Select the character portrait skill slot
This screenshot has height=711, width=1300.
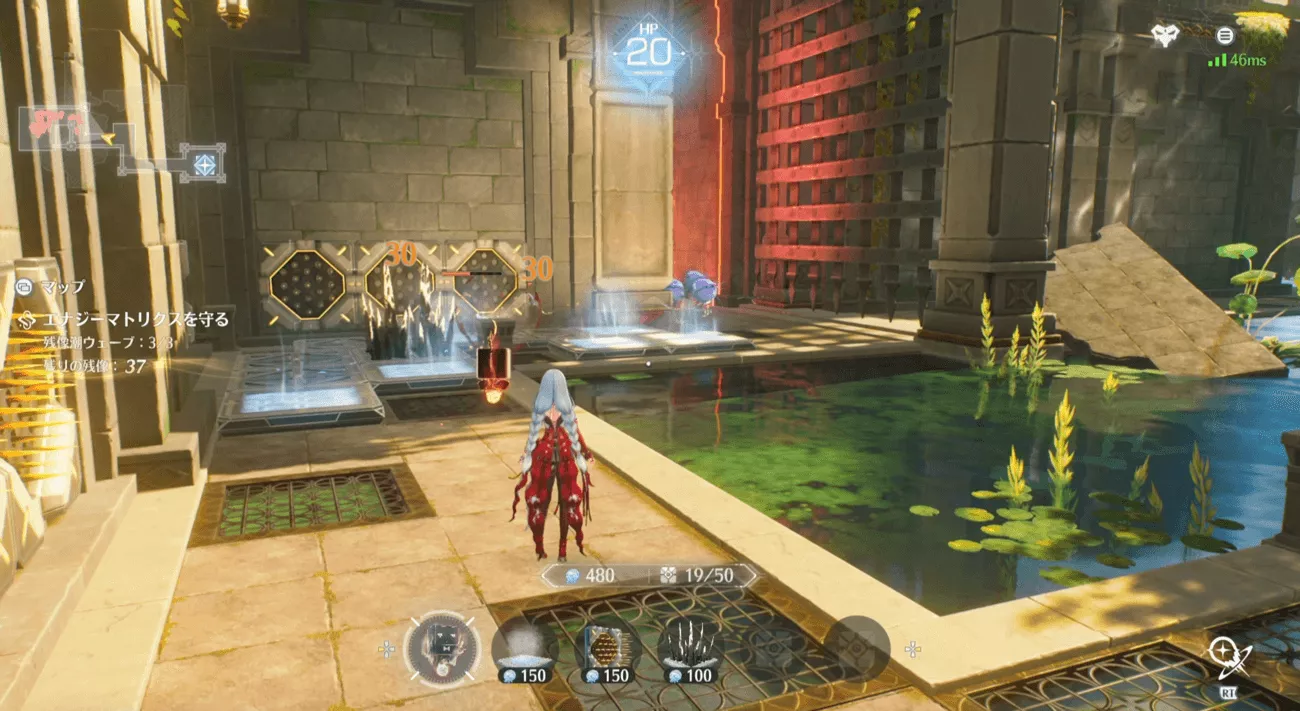(x=442, y=648)
